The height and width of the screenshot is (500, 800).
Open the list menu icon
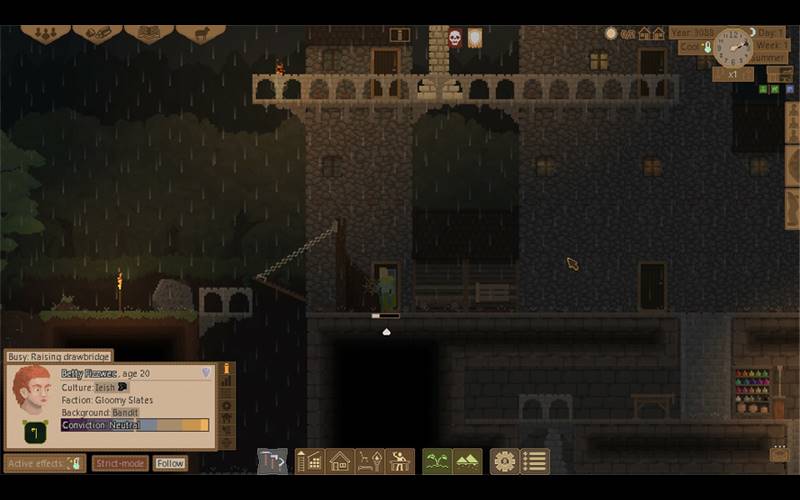(535, 461)
